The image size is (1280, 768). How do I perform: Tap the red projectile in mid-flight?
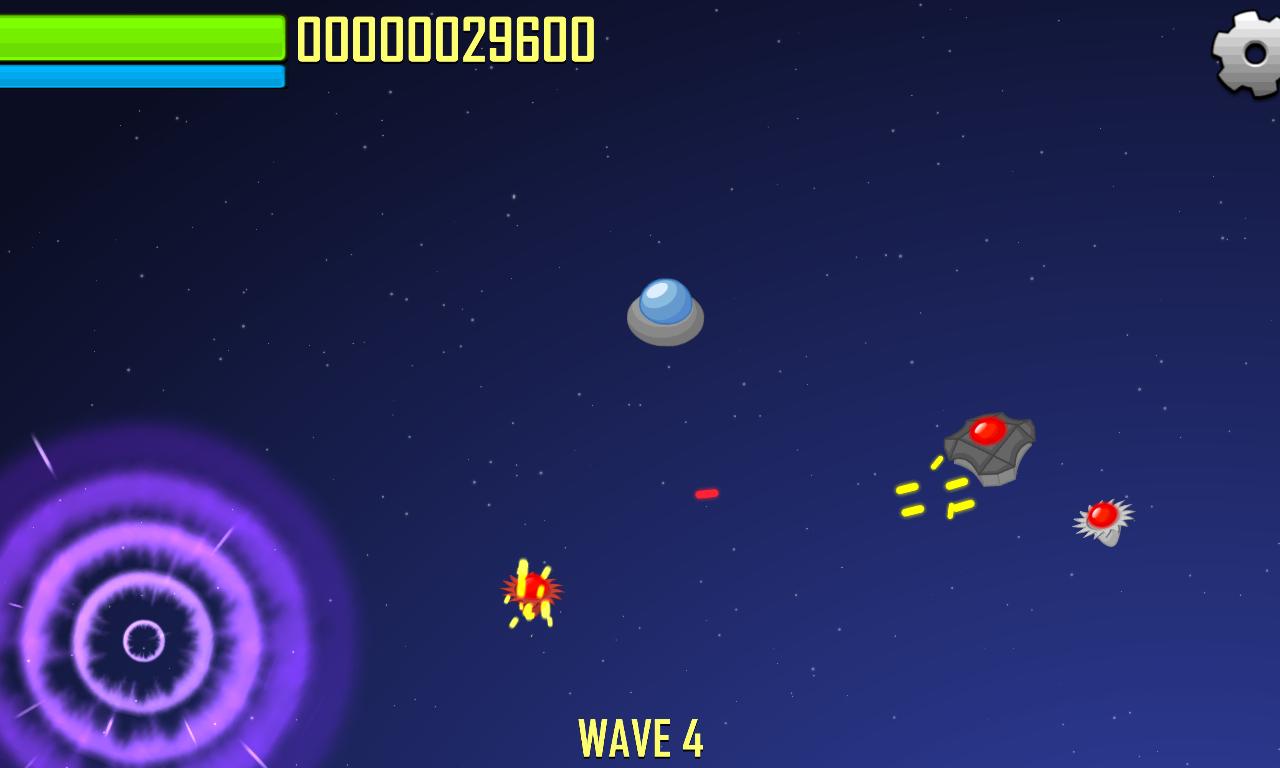click(x=705, y=492)
